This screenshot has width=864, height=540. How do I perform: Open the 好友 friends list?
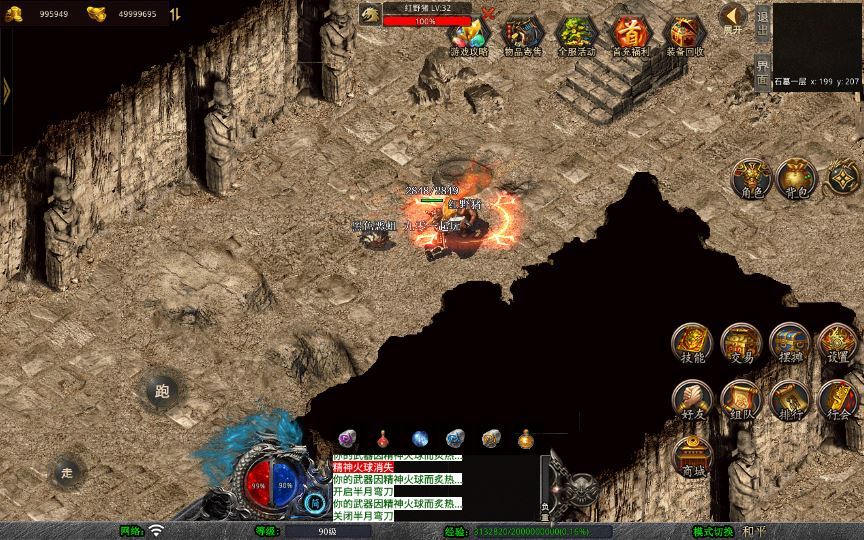point(691,399)
